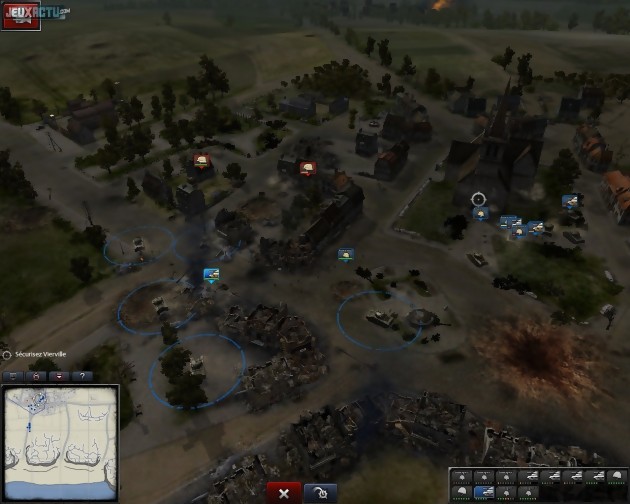630x504 pixels.
Task: Click the curved arrow button beside the X
Action: pos(319,493)
